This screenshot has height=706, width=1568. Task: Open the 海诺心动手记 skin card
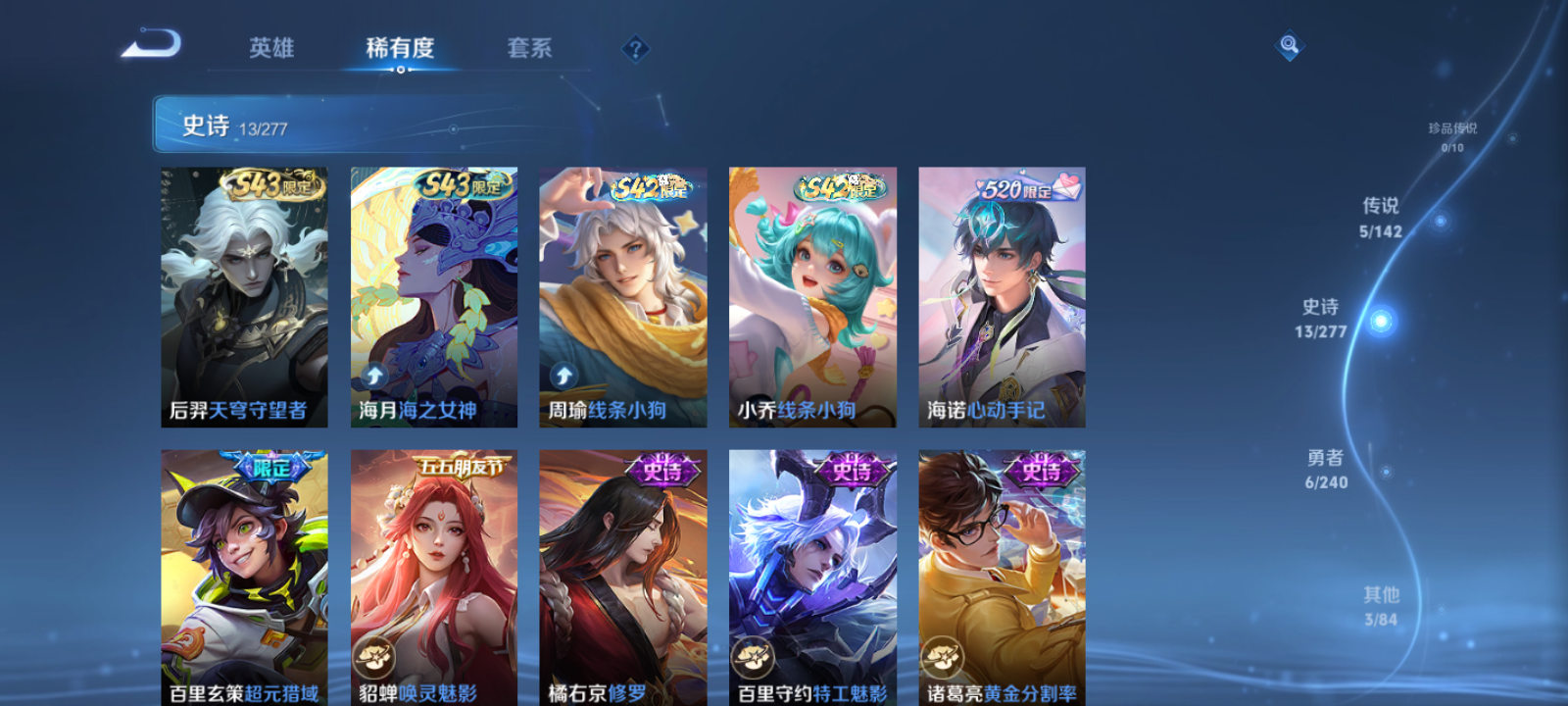[1001, 294]
